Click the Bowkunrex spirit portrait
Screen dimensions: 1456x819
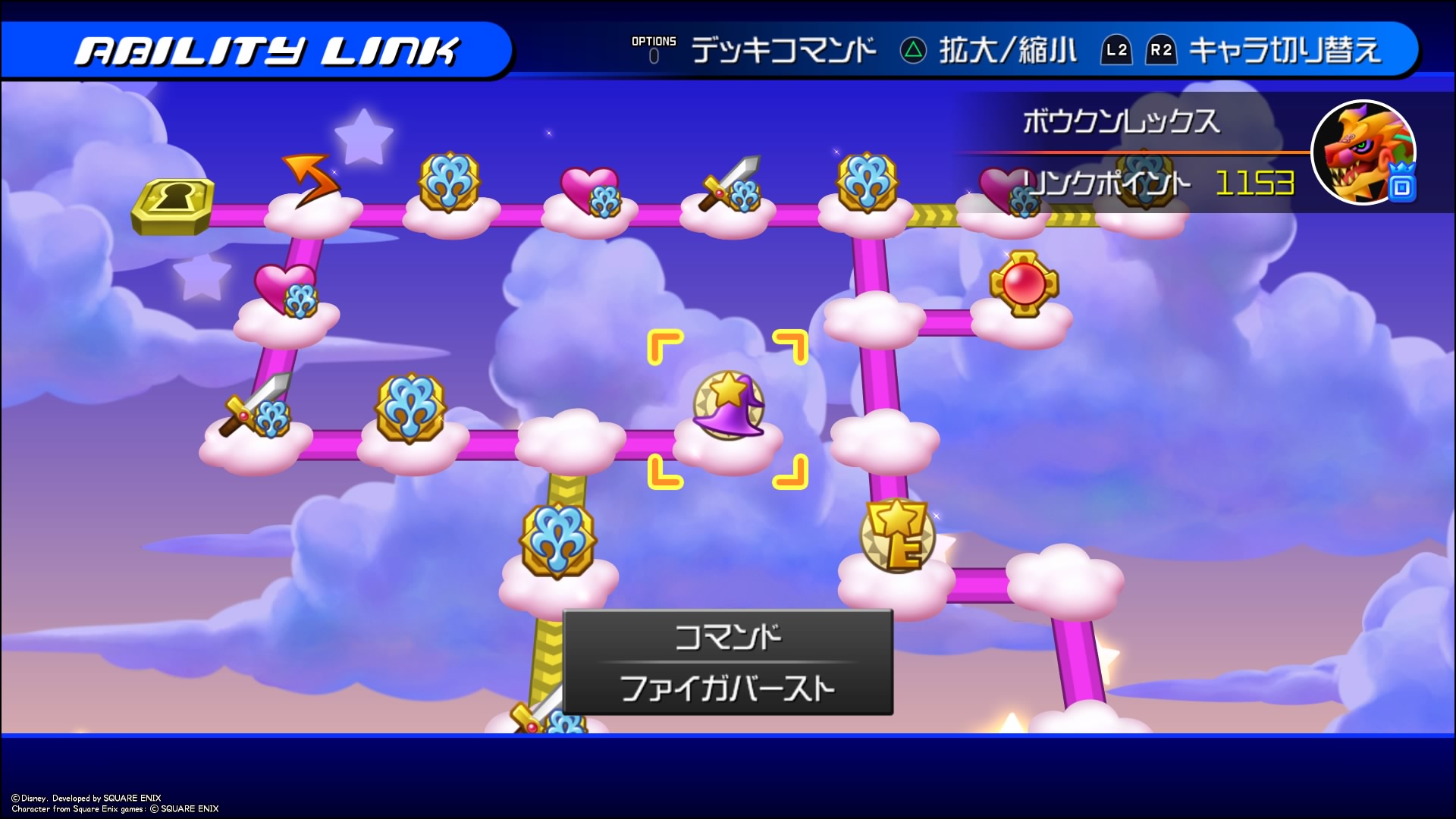1363,152
